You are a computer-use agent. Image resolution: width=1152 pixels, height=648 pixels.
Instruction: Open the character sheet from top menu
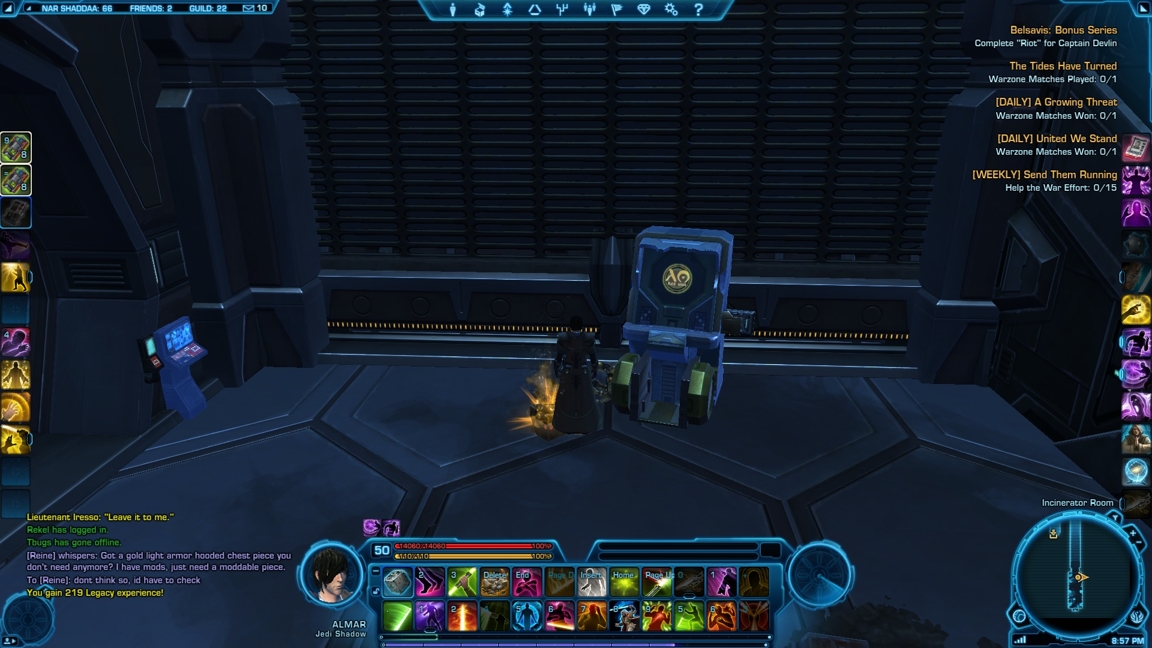452,10
